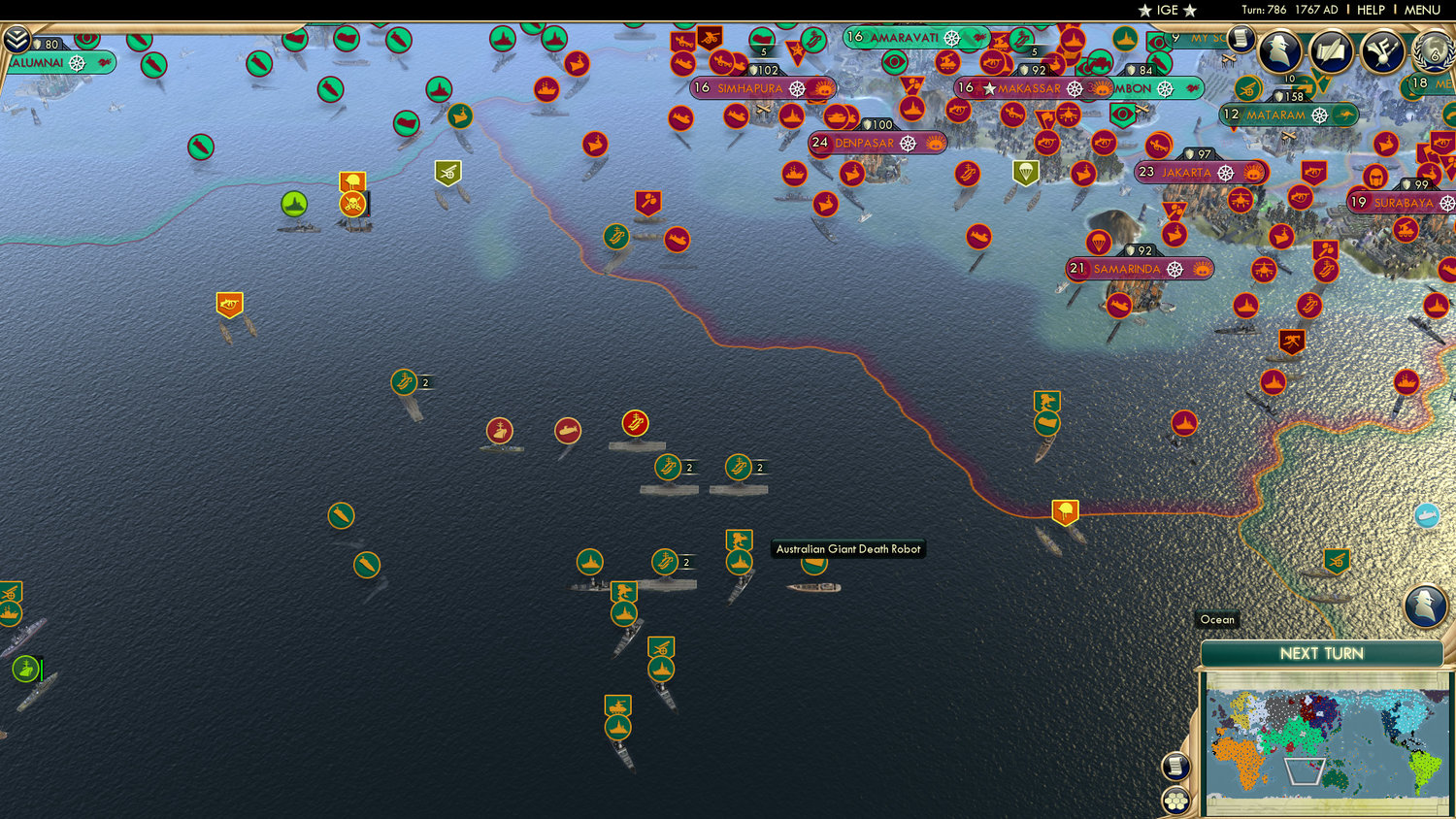Expand the double-chevron circle at top left
Image resolution: width=1456 pixels, height=819 pixels.
point(17,38)
